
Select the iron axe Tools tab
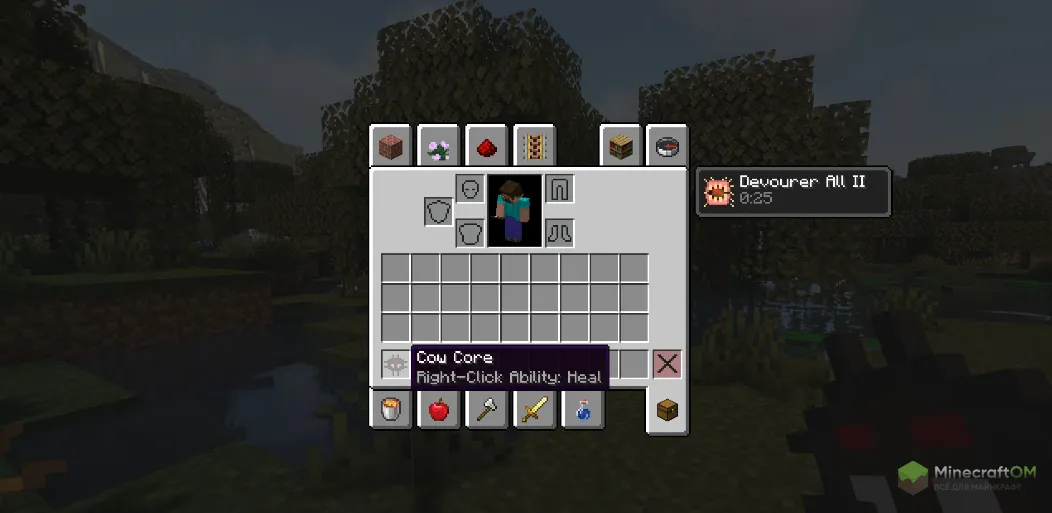486,409
